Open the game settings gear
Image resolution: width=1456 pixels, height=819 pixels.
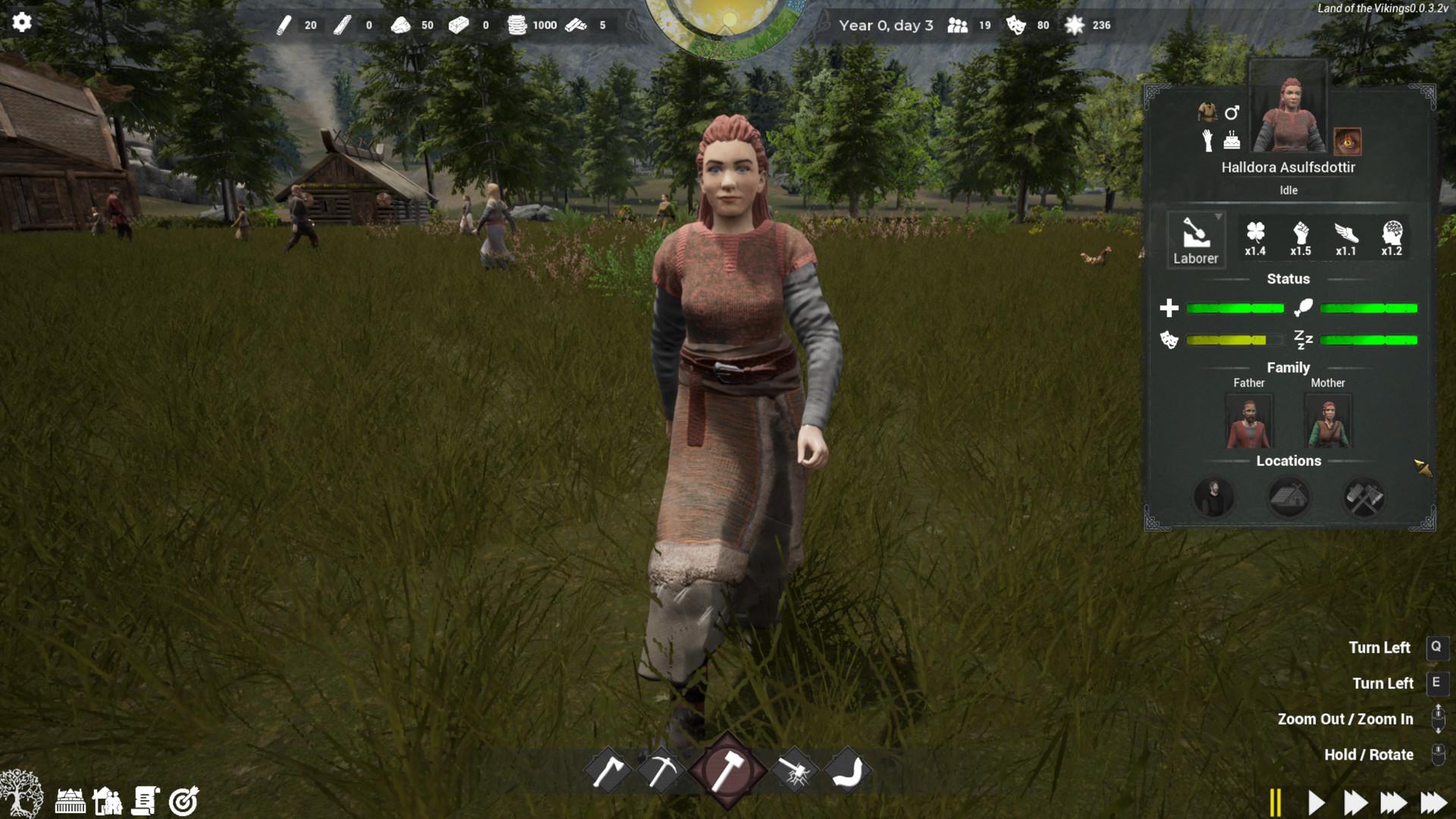point(22,23)
